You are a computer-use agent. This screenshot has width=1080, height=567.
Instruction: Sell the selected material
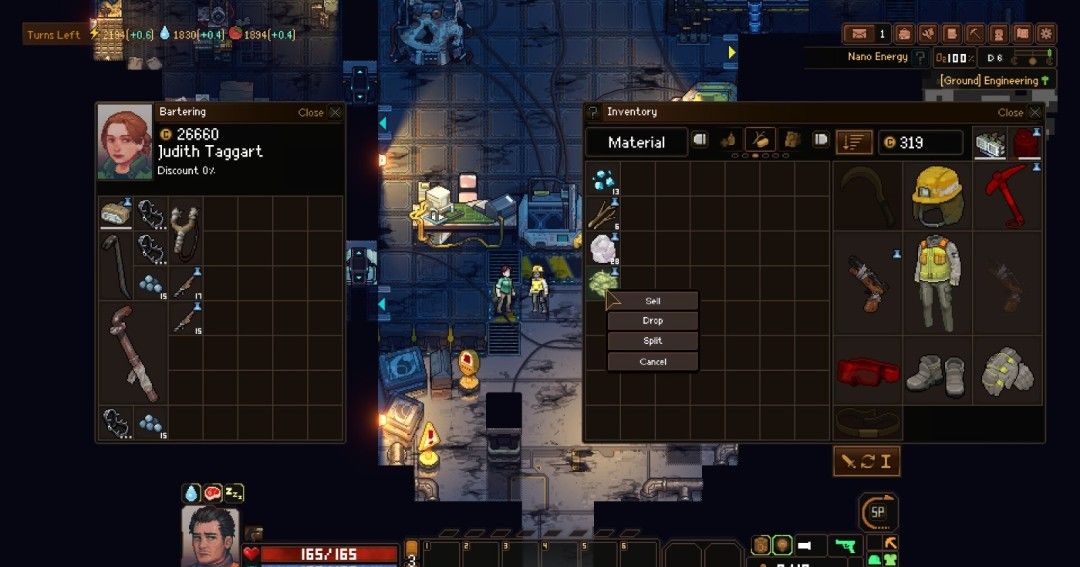click(652, 301)
